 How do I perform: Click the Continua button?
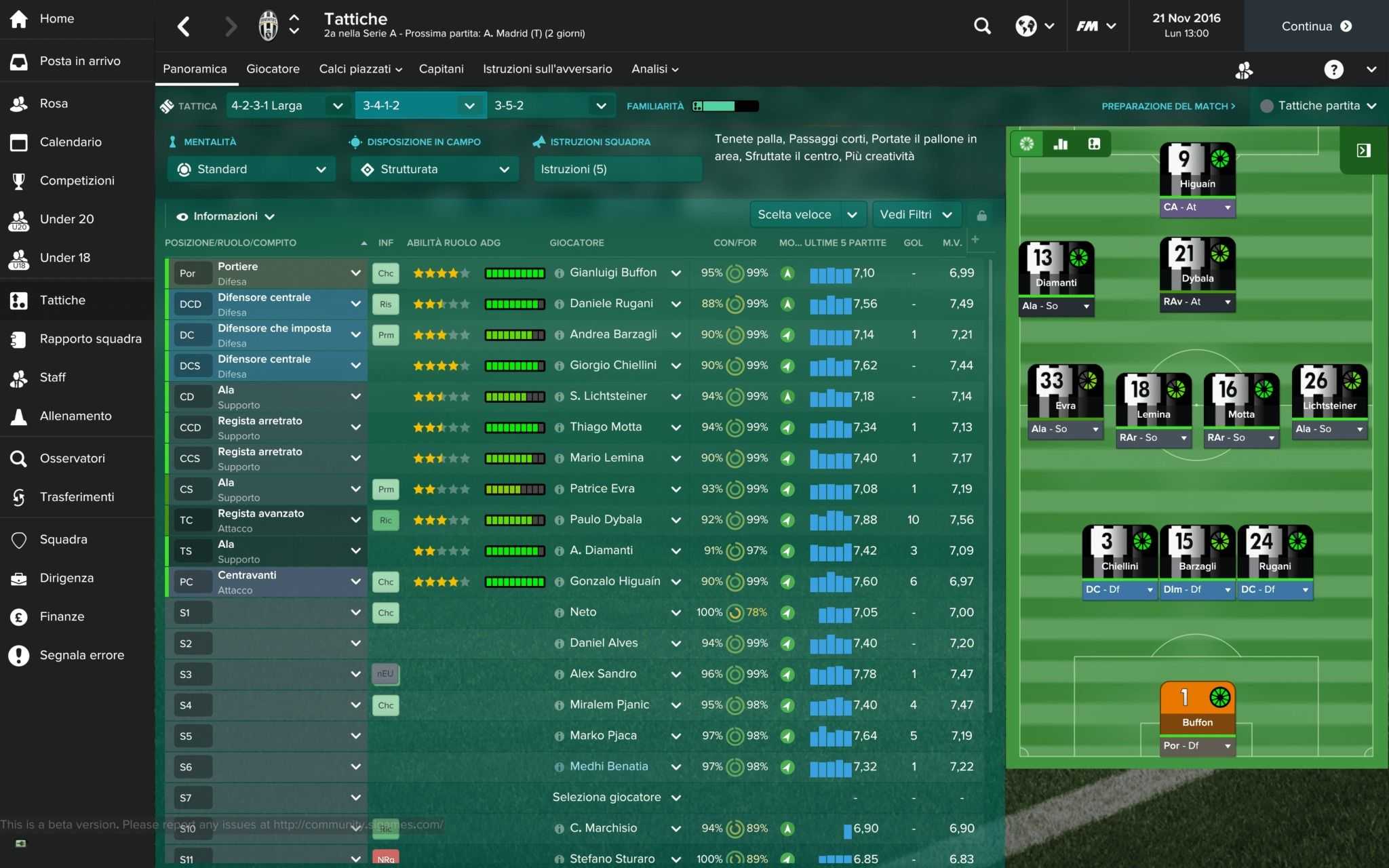coord(1316,26)
